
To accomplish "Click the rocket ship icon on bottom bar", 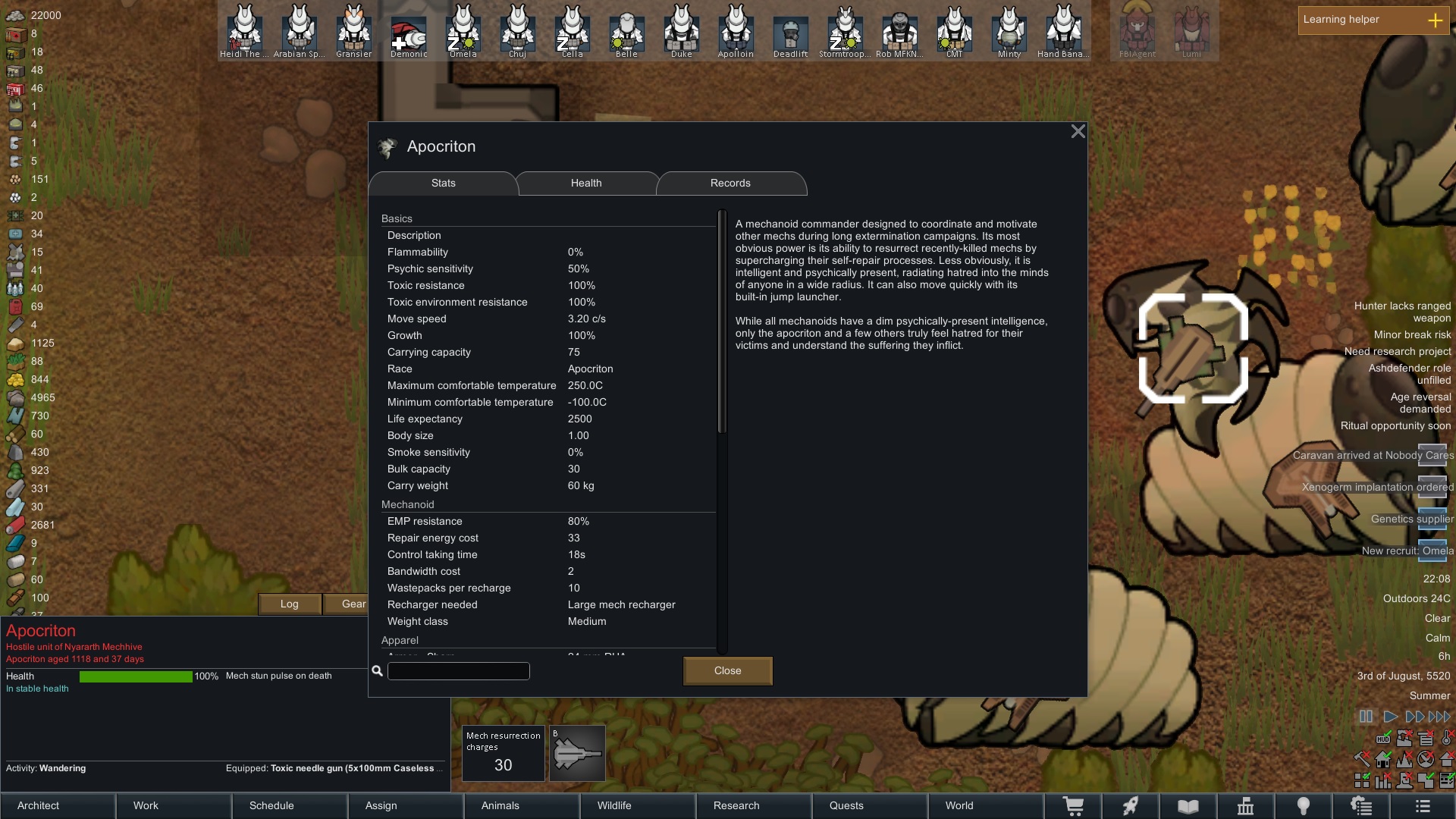I will [x=1131, y=806].
